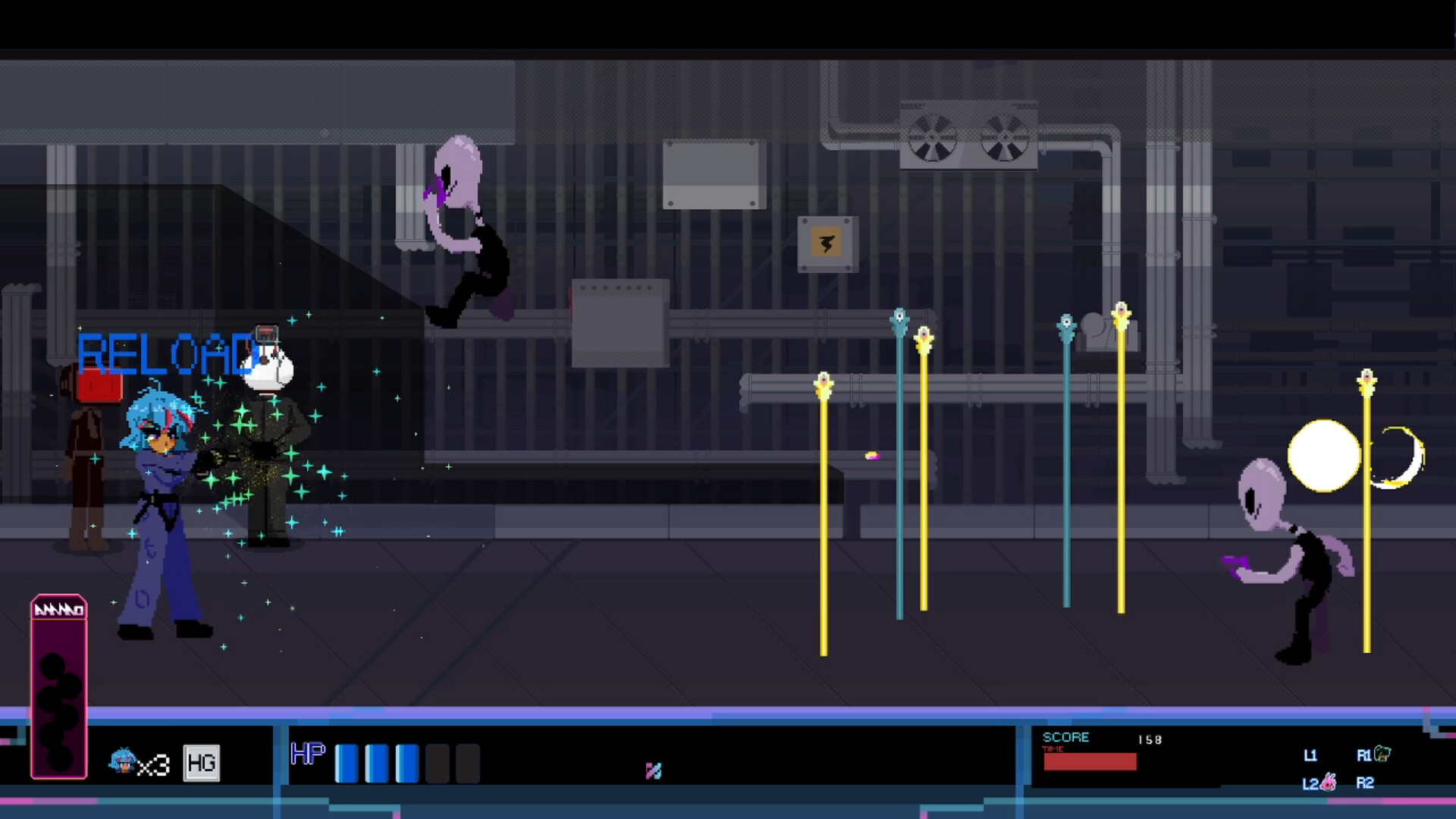Image resolution: width=1456 pixels, height=819 pixels.
Task: Expand the SCORE display panel
Action: [1066, 736]
